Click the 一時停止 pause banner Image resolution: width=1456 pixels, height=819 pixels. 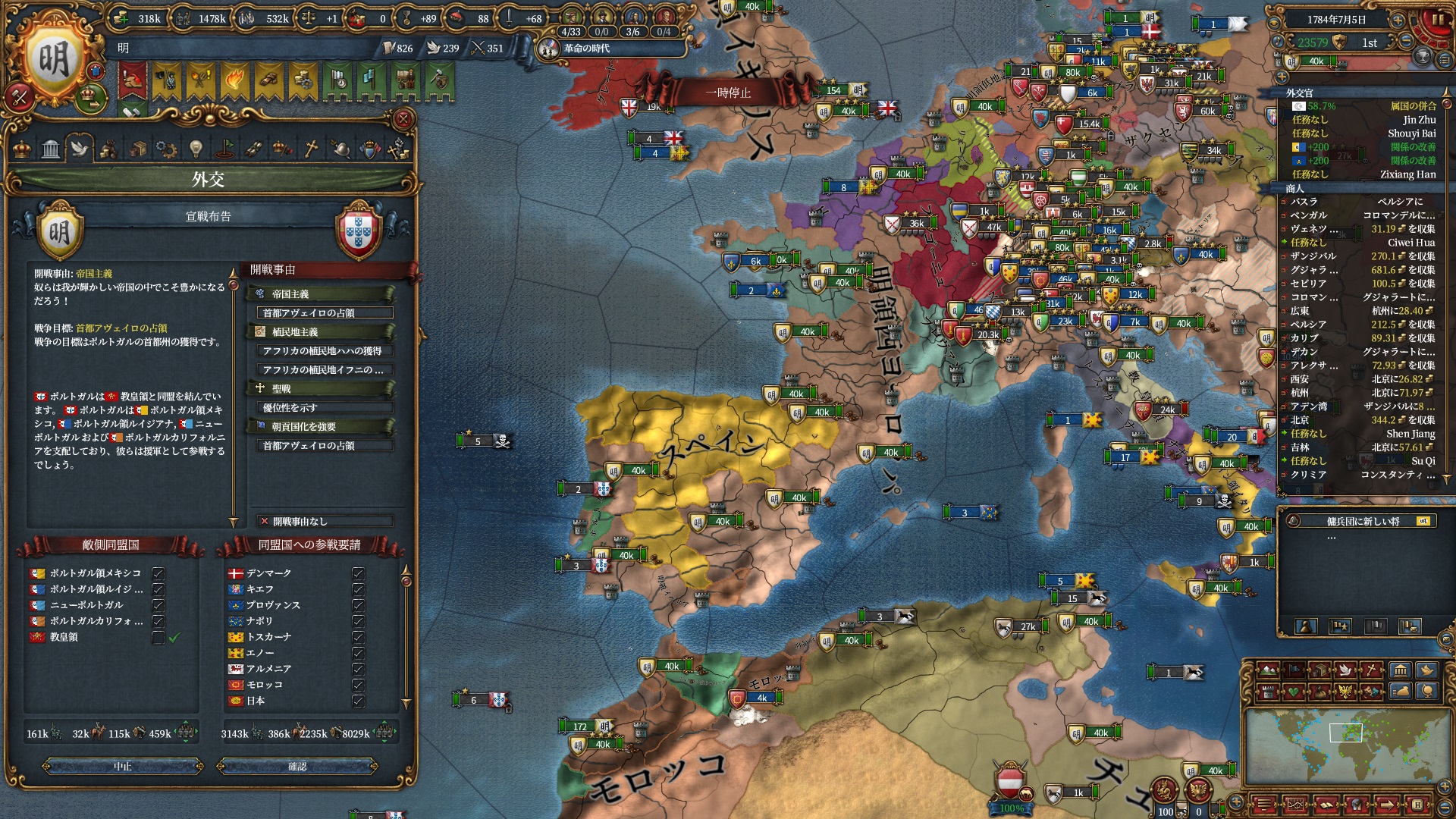tap(727, 93)
